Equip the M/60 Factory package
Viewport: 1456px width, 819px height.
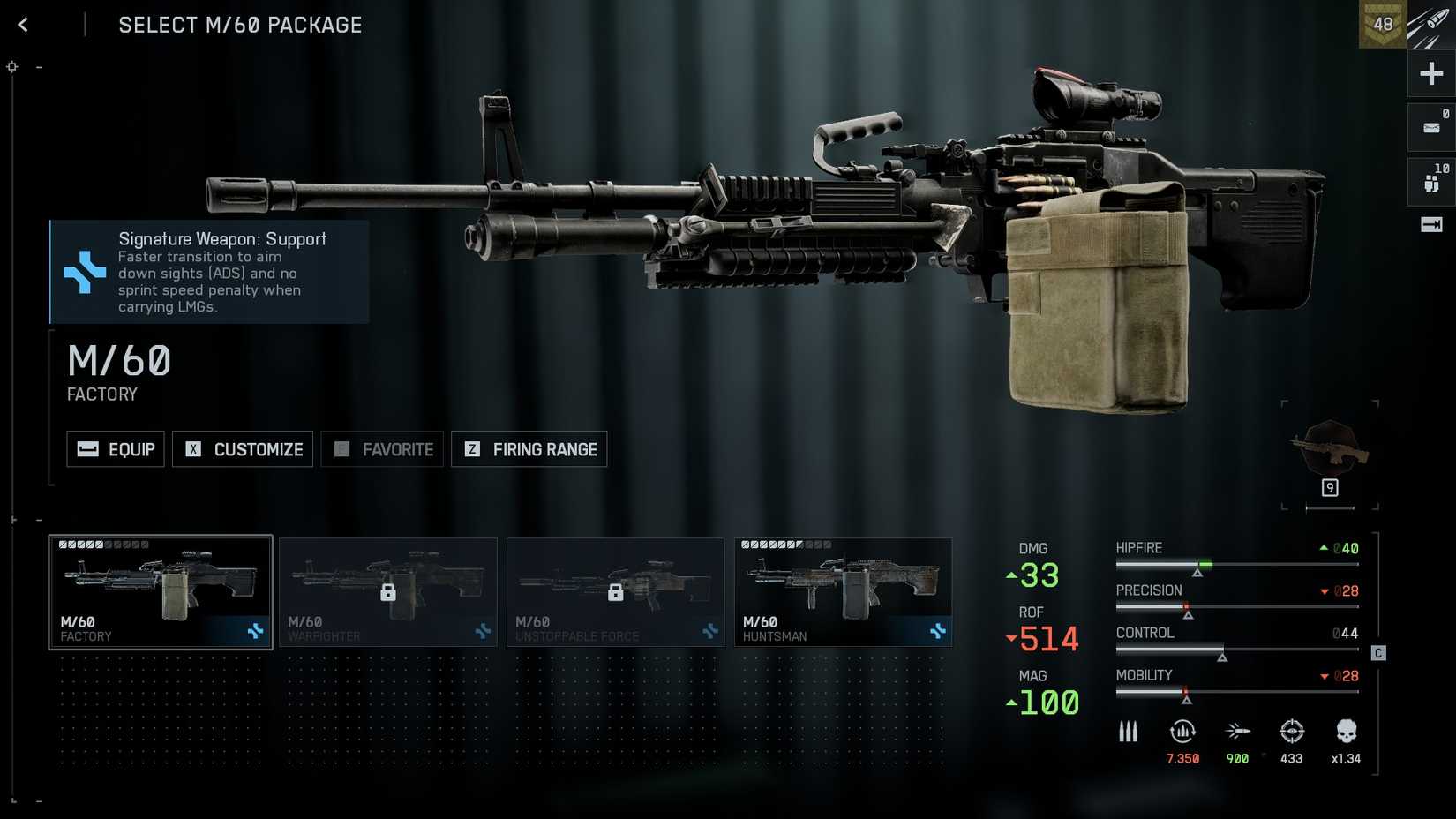click(116, 449)
